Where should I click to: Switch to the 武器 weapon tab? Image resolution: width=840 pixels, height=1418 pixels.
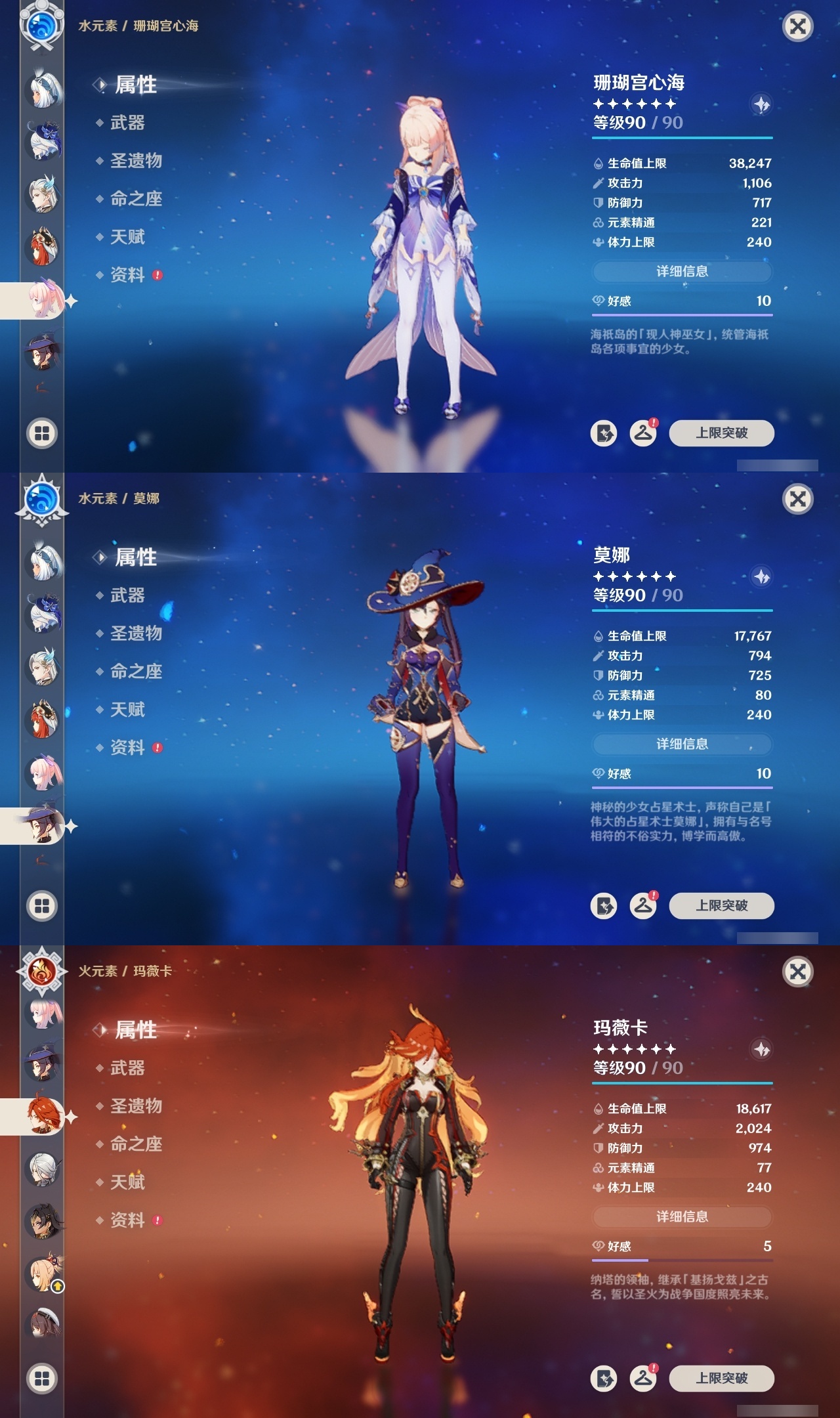point(129,123)
